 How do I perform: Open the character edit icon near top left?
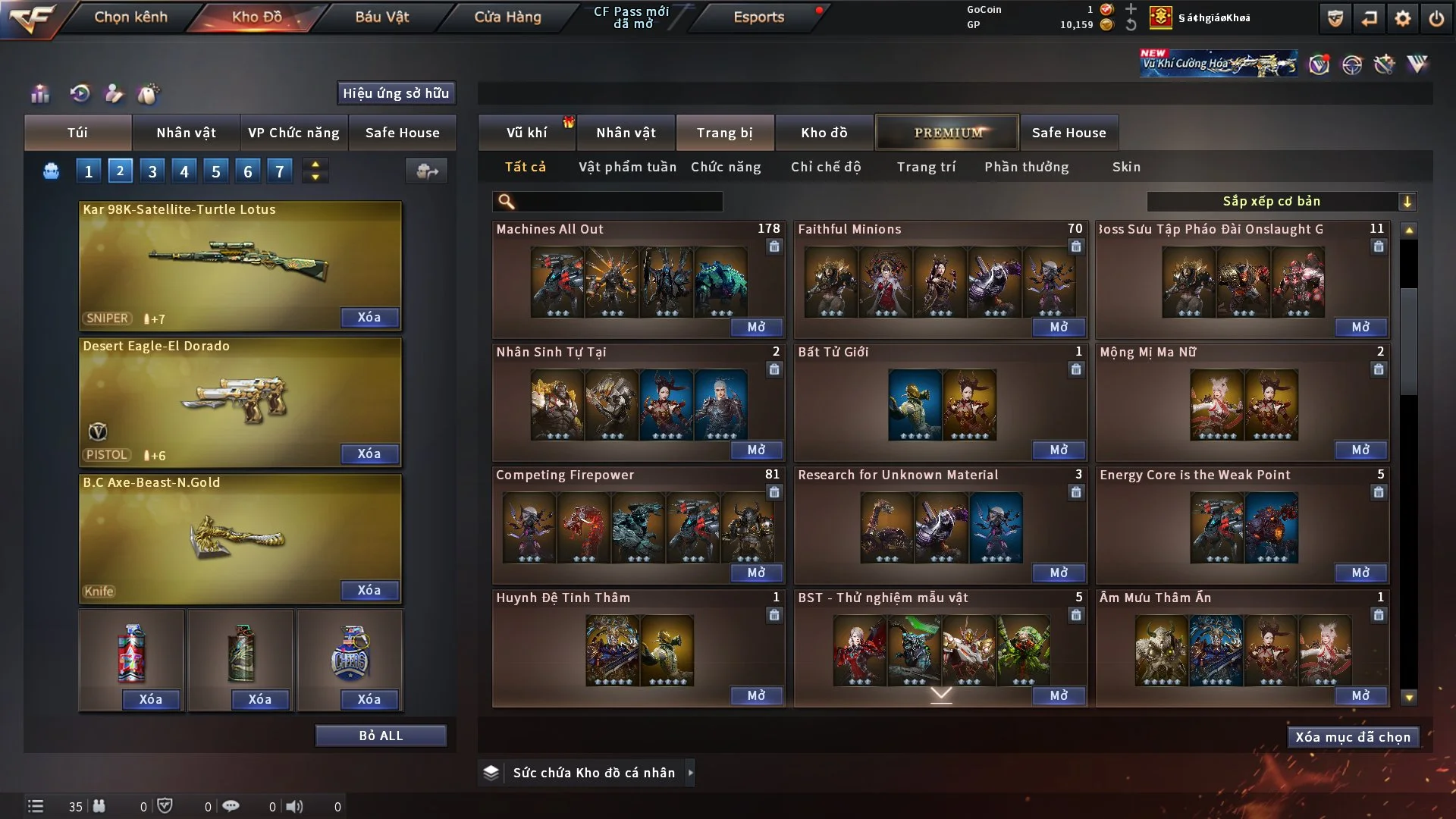[112, 93]
